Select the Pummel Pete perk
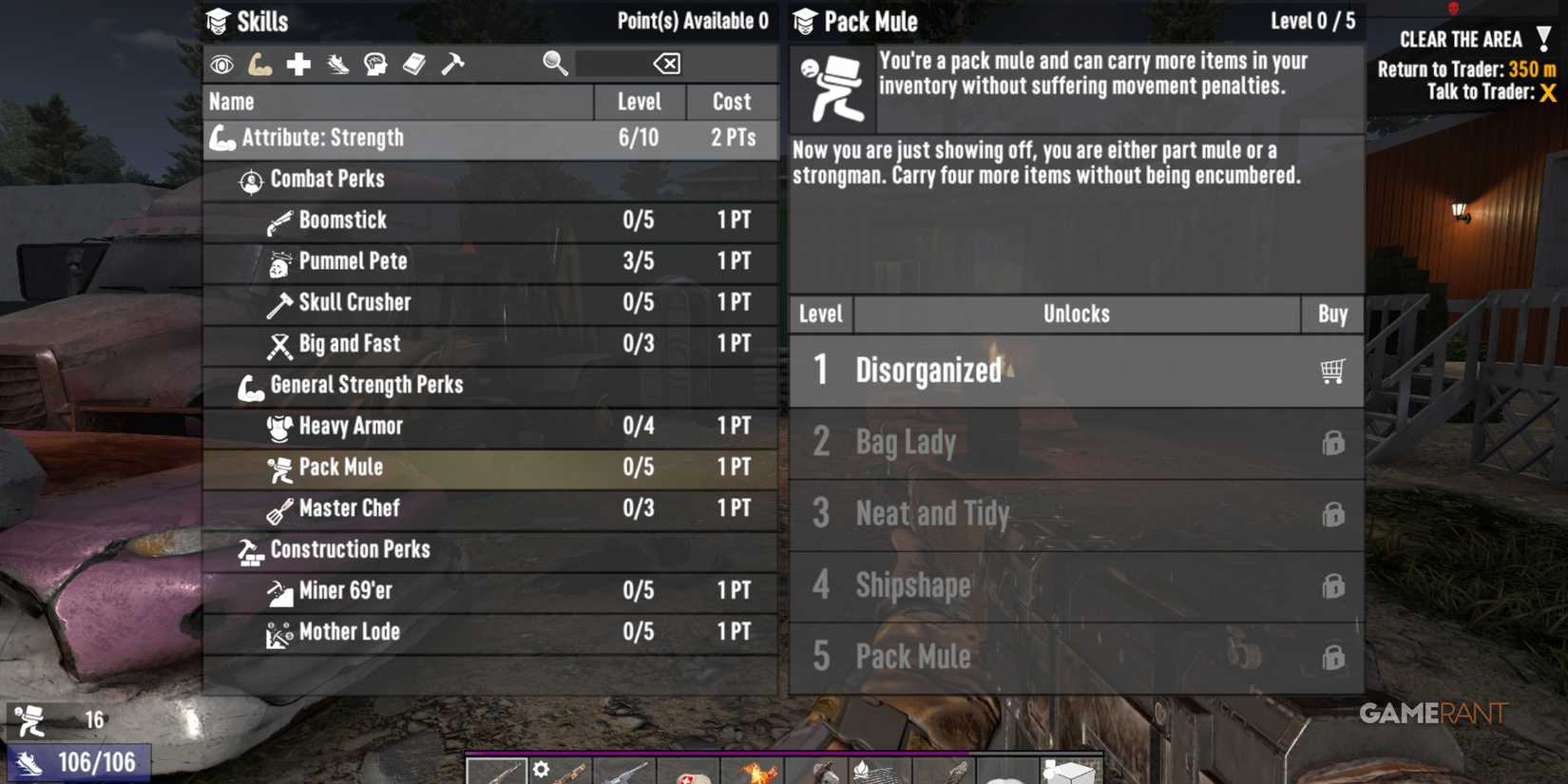The height and width of the screenshot is (784, 1568). click(x=352, y=261)
